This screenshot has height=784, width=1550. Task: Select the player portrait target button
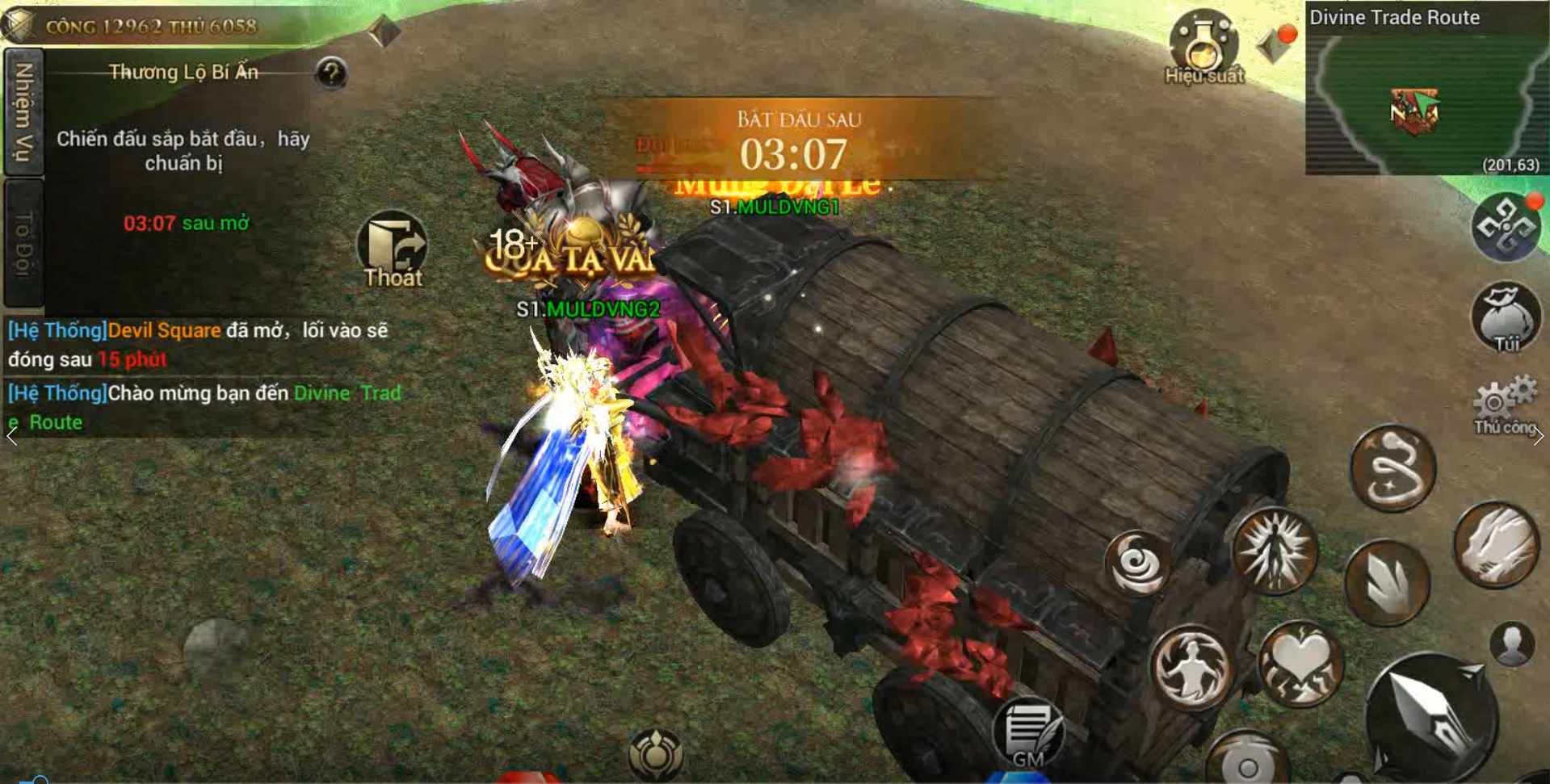[x=1512, y=644]
